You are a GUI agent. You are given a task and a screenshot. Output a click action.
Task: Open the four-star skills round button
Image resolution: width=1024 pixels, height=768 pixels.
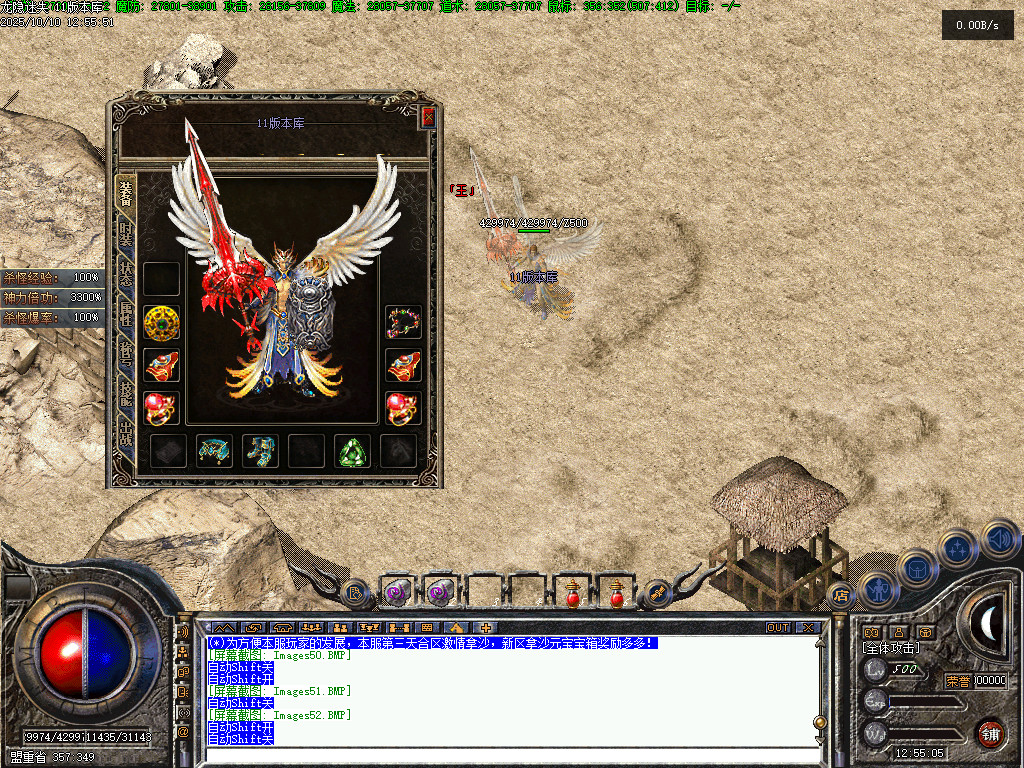pyautogui.click(x=959, y=549)
